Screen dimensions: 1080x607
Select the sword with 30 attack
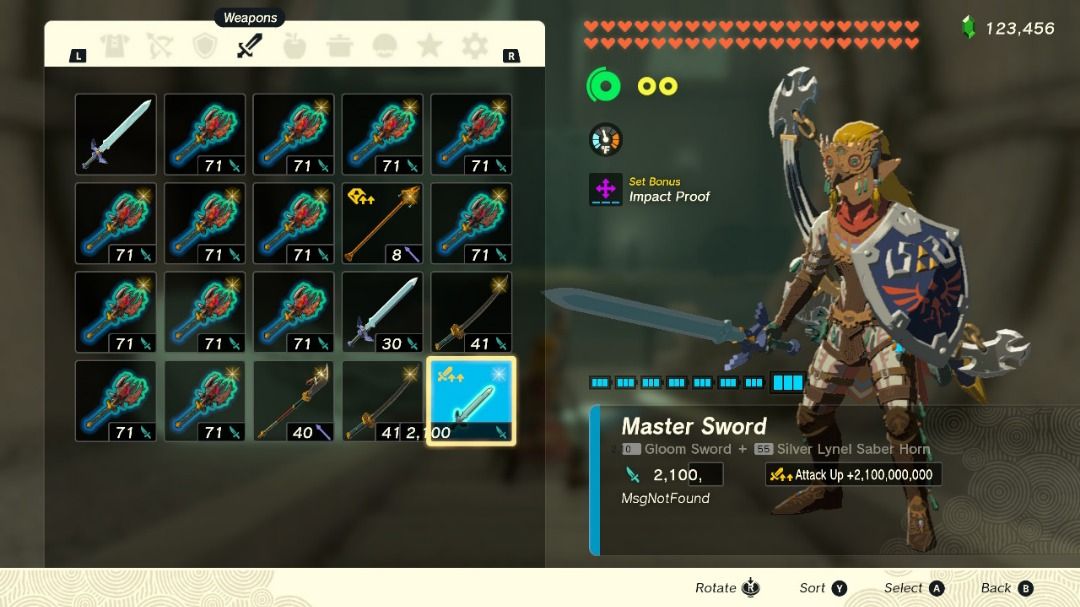pos(383,312)
